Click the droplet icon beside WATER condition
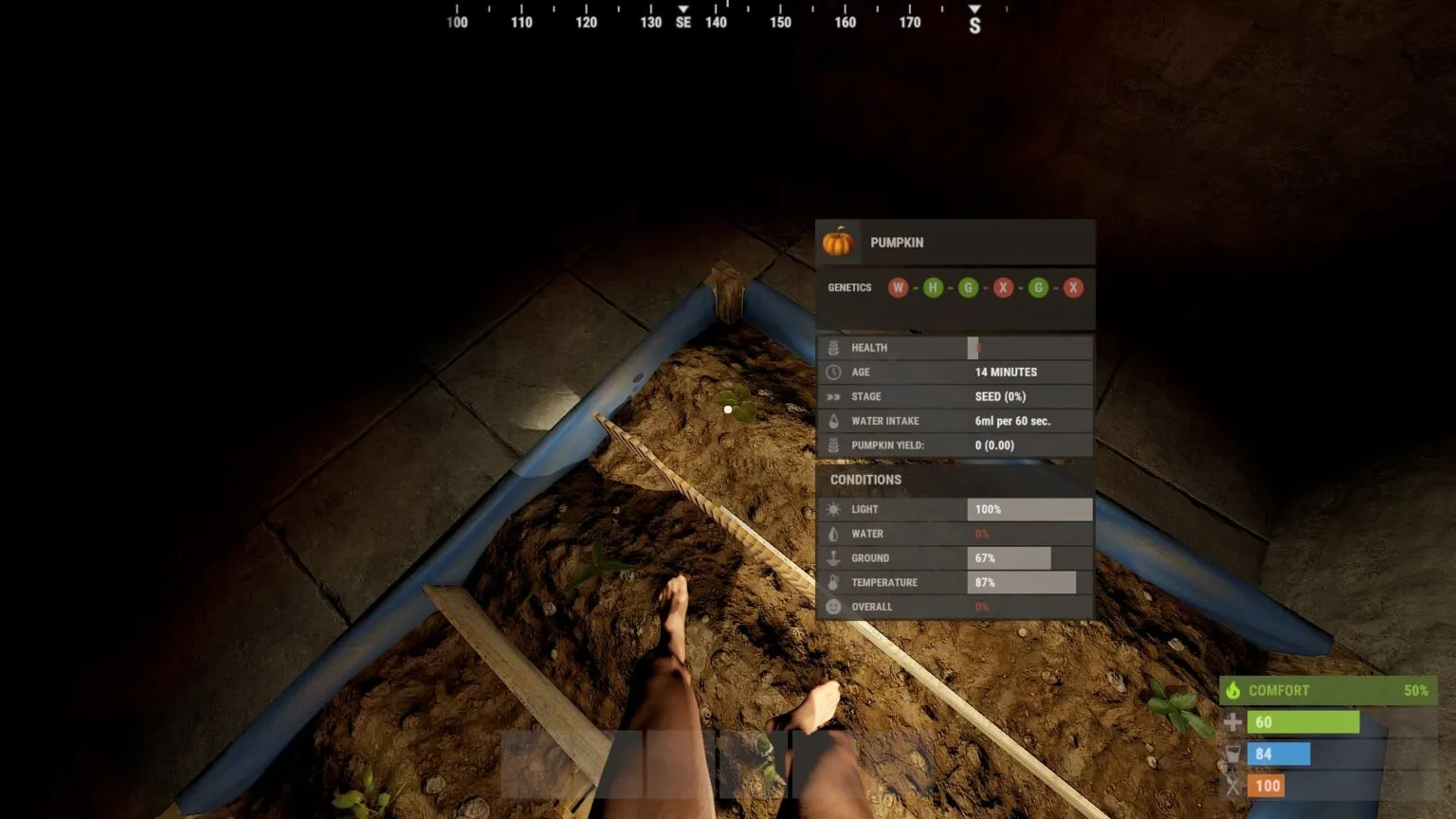This screenshot has width=1456, height=819. point(833,534)
